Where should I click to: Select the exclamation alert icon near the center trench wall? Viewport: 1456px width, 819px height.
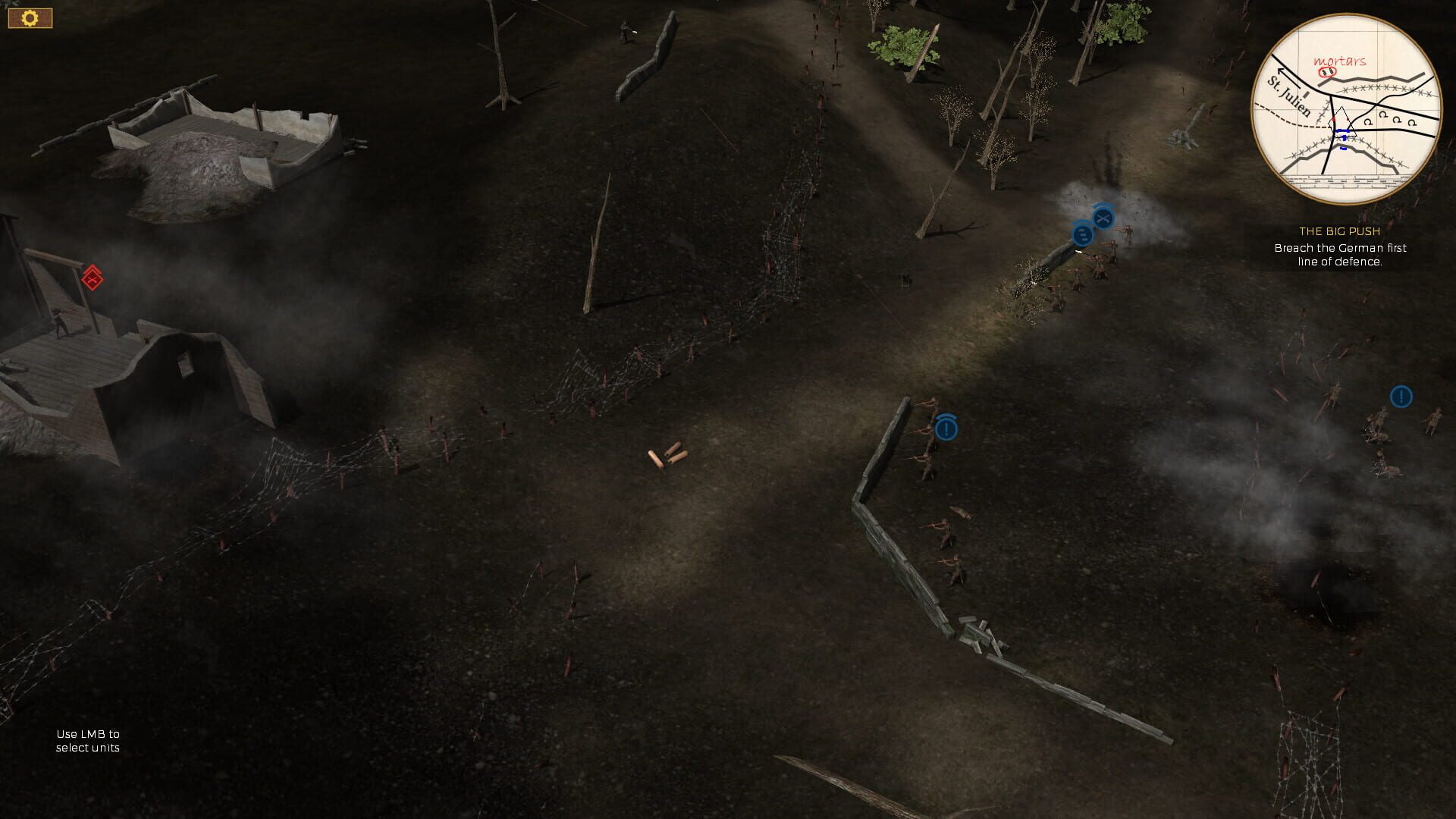pyautogui.click(x=946, y=428)
